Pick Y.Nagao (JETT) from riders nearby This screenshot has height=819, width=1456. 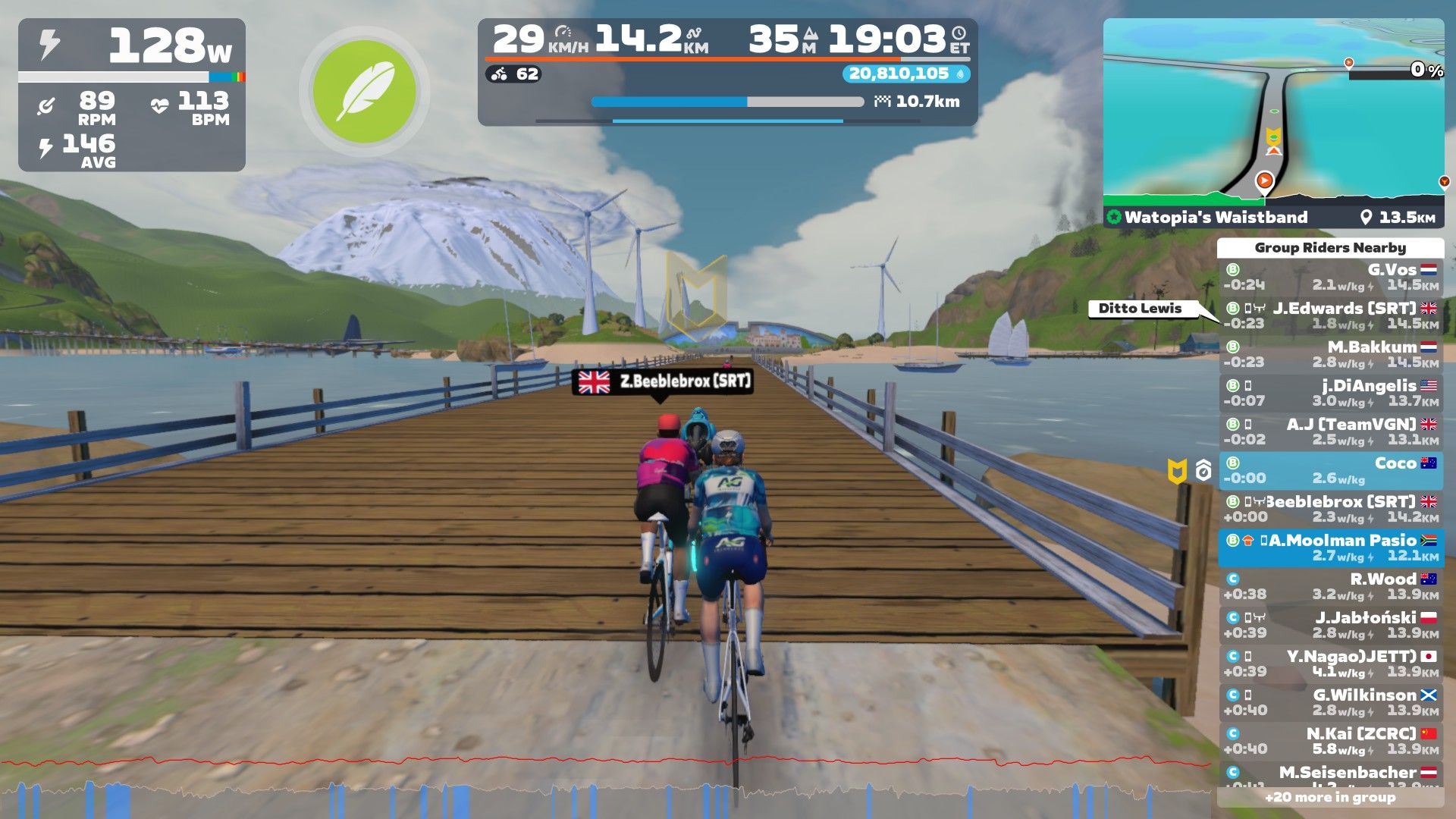click(x=1330, y=664)
